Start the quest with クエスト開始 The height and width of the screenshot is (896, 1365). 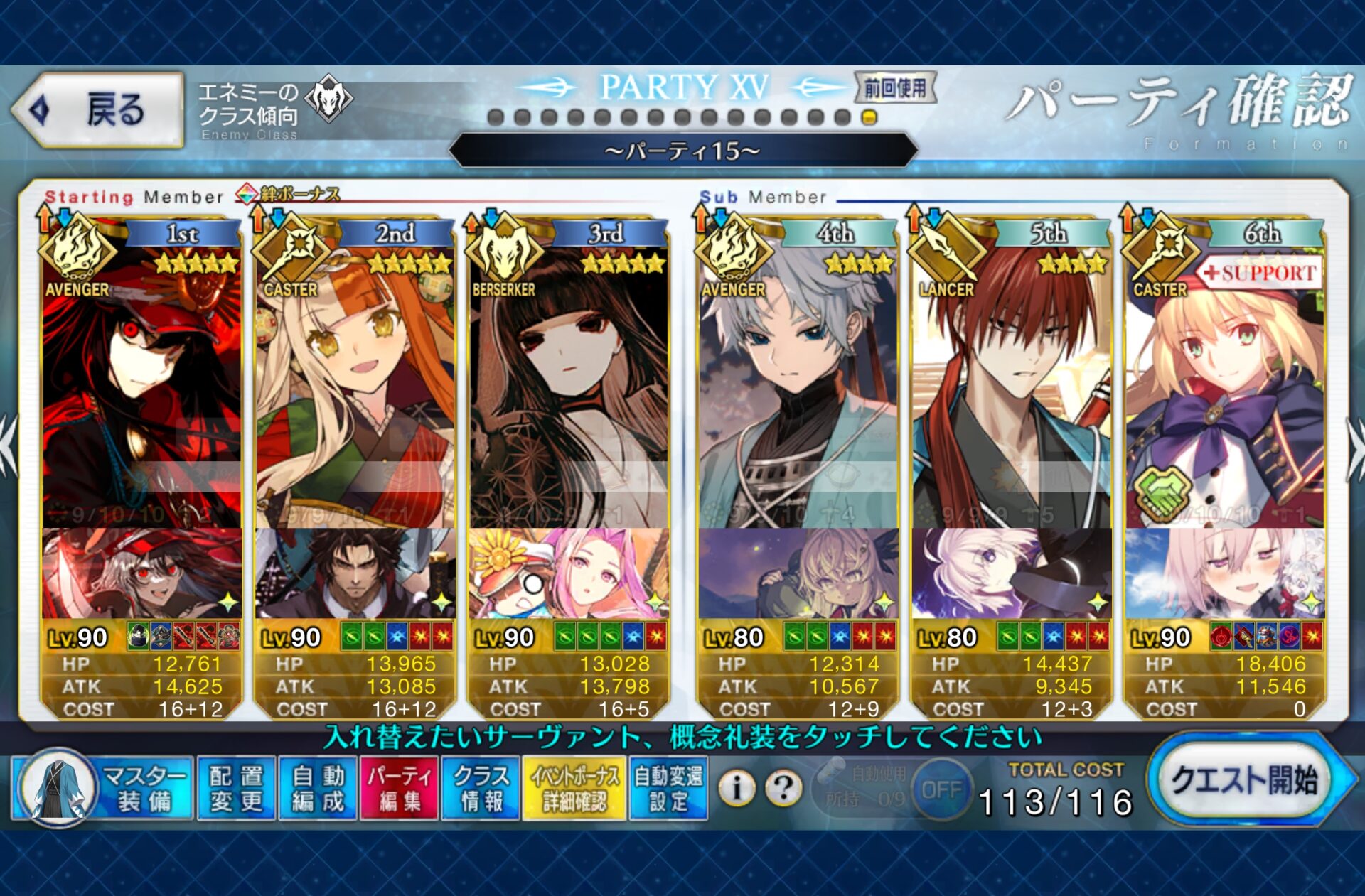point(1244,780)
